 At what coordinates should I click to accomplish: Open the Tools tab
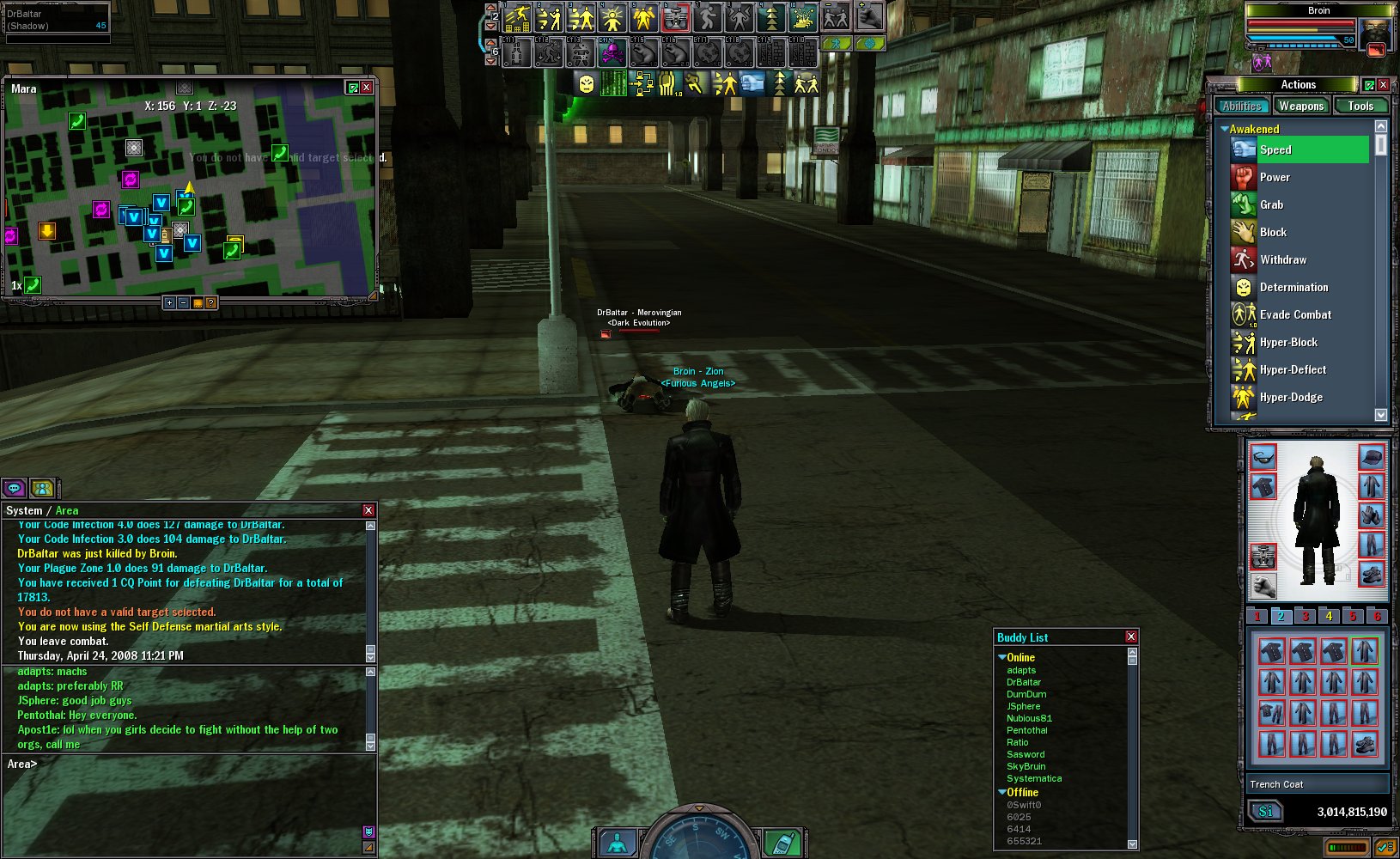pos(1360,107)
